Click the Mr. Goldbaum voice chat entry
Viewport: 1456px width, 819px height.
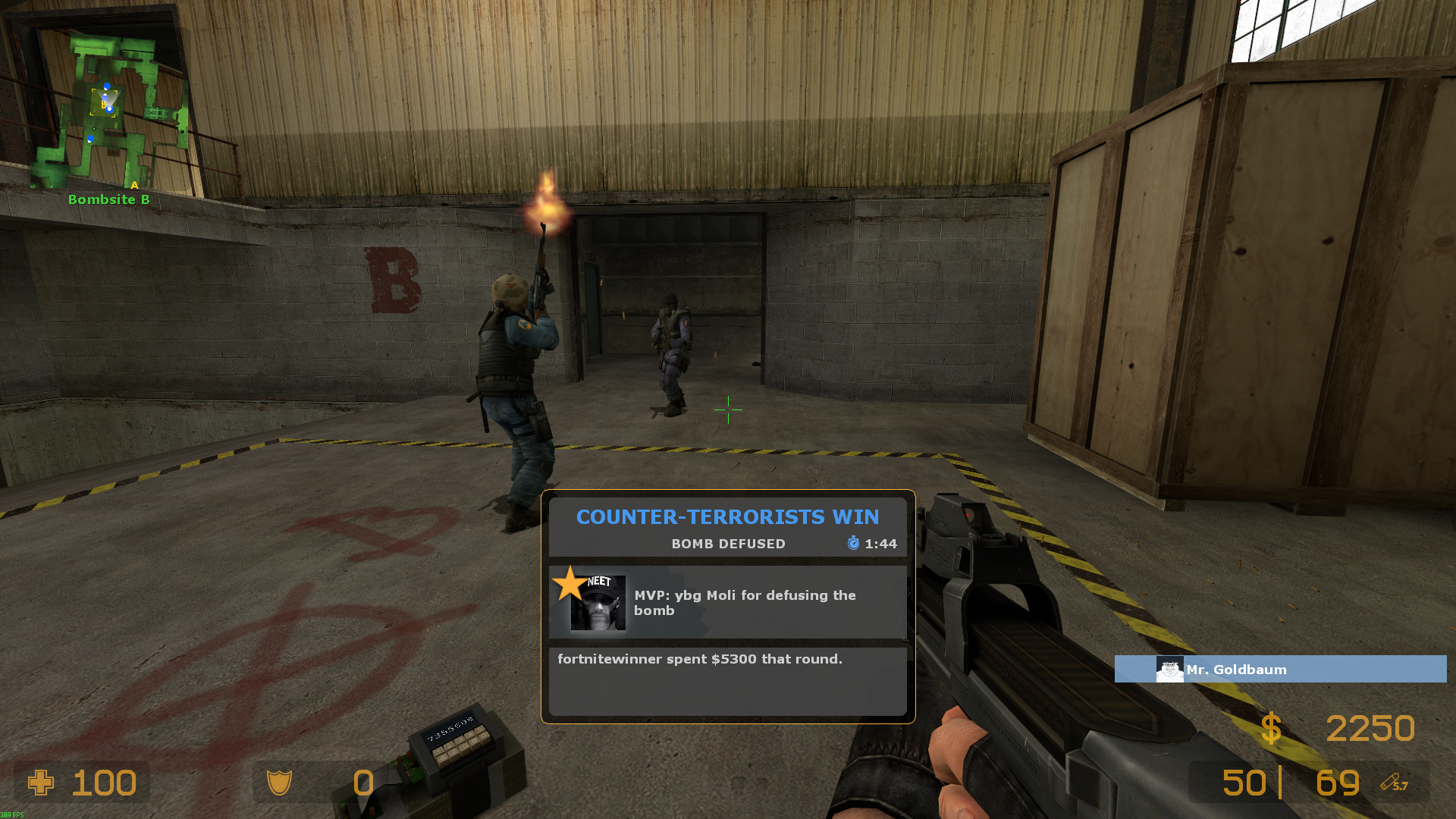(x=1280, y=669)
